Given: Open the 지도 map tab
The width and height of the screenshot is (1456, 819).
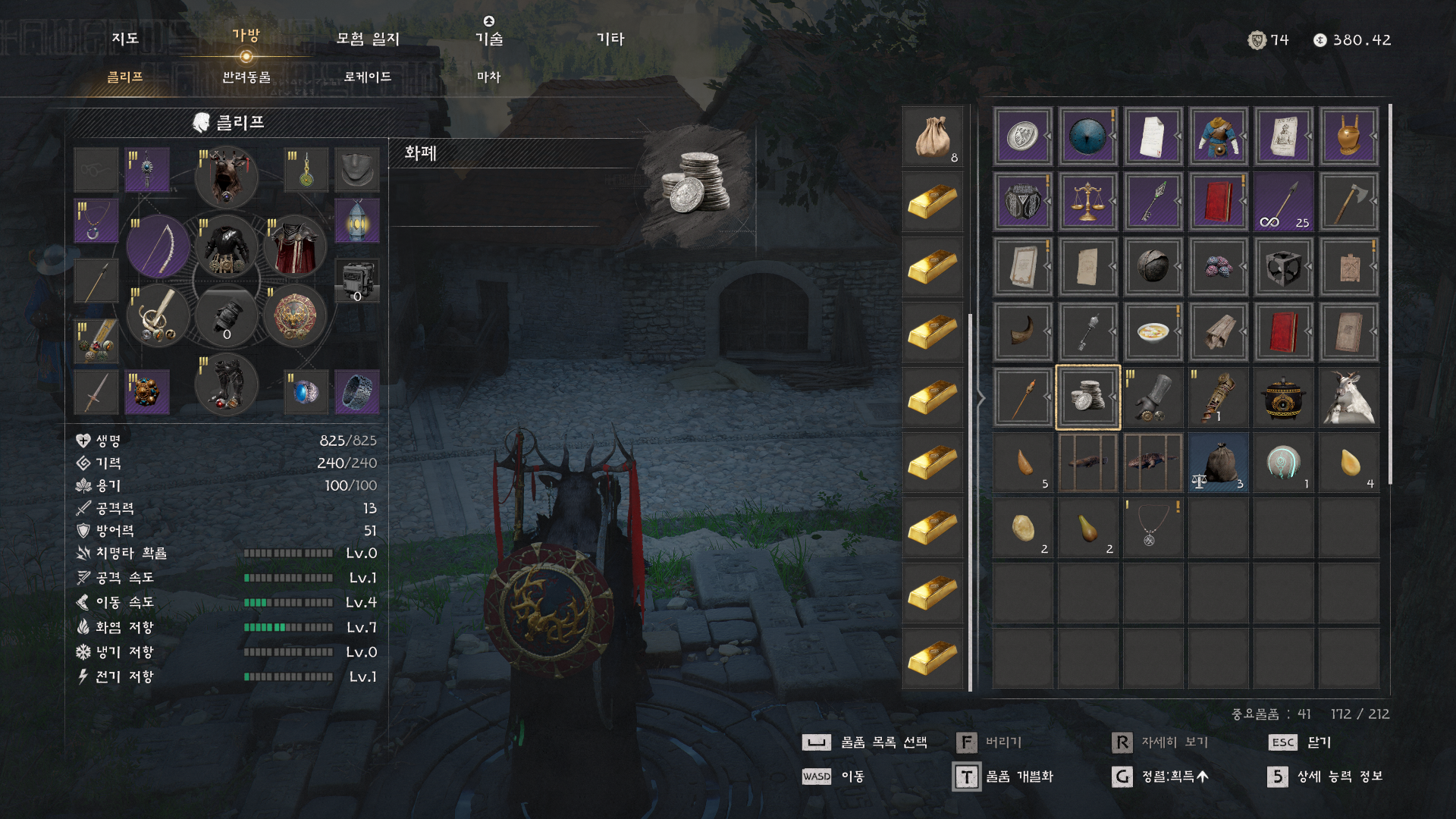Looking at the screenshot, I should [x=125, y=39].
